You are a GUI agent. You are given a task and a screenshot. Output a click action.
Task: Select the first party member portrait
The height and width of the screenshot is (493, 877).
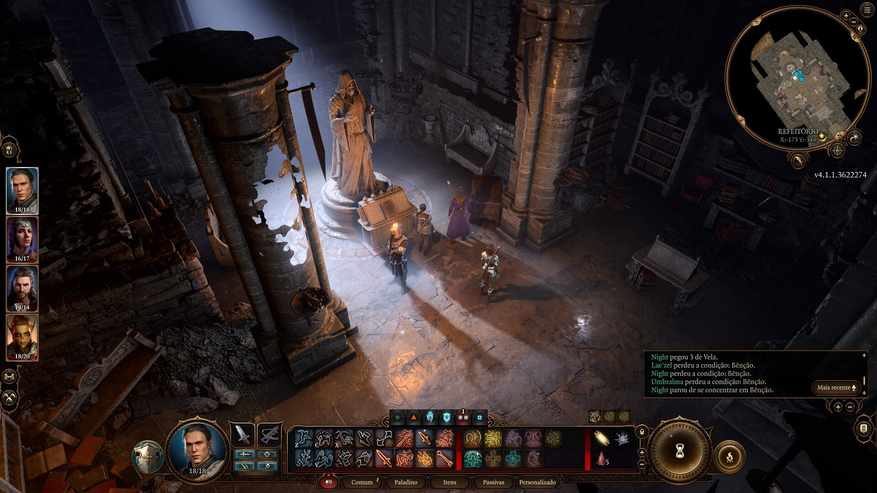point(22,190)
